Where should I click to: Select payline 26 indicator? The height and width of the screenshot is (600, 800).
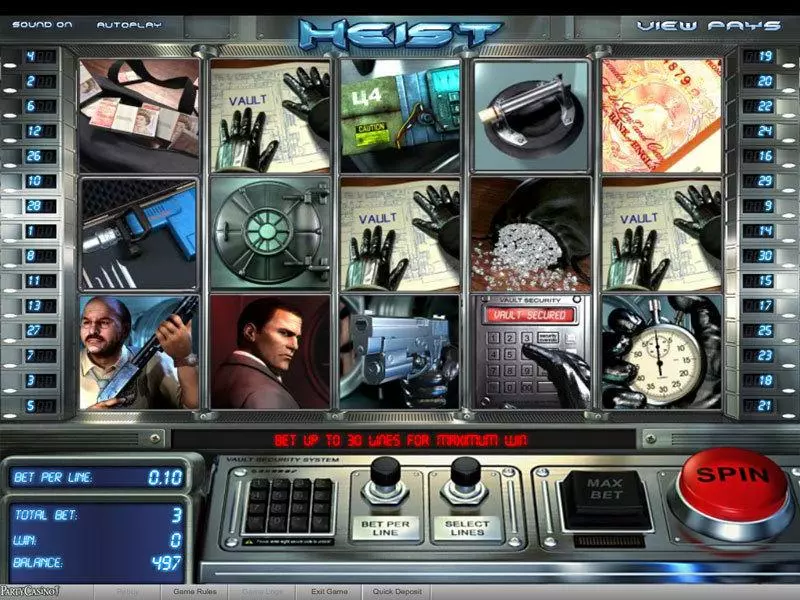pos(31,156)
